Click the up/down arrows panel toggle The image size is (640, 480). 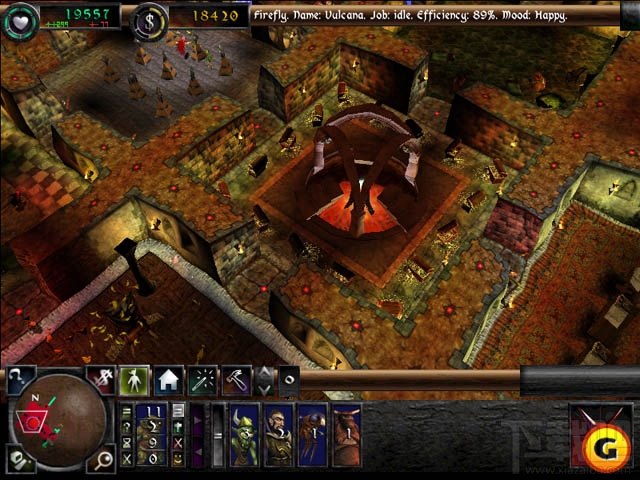coord(265,380)
